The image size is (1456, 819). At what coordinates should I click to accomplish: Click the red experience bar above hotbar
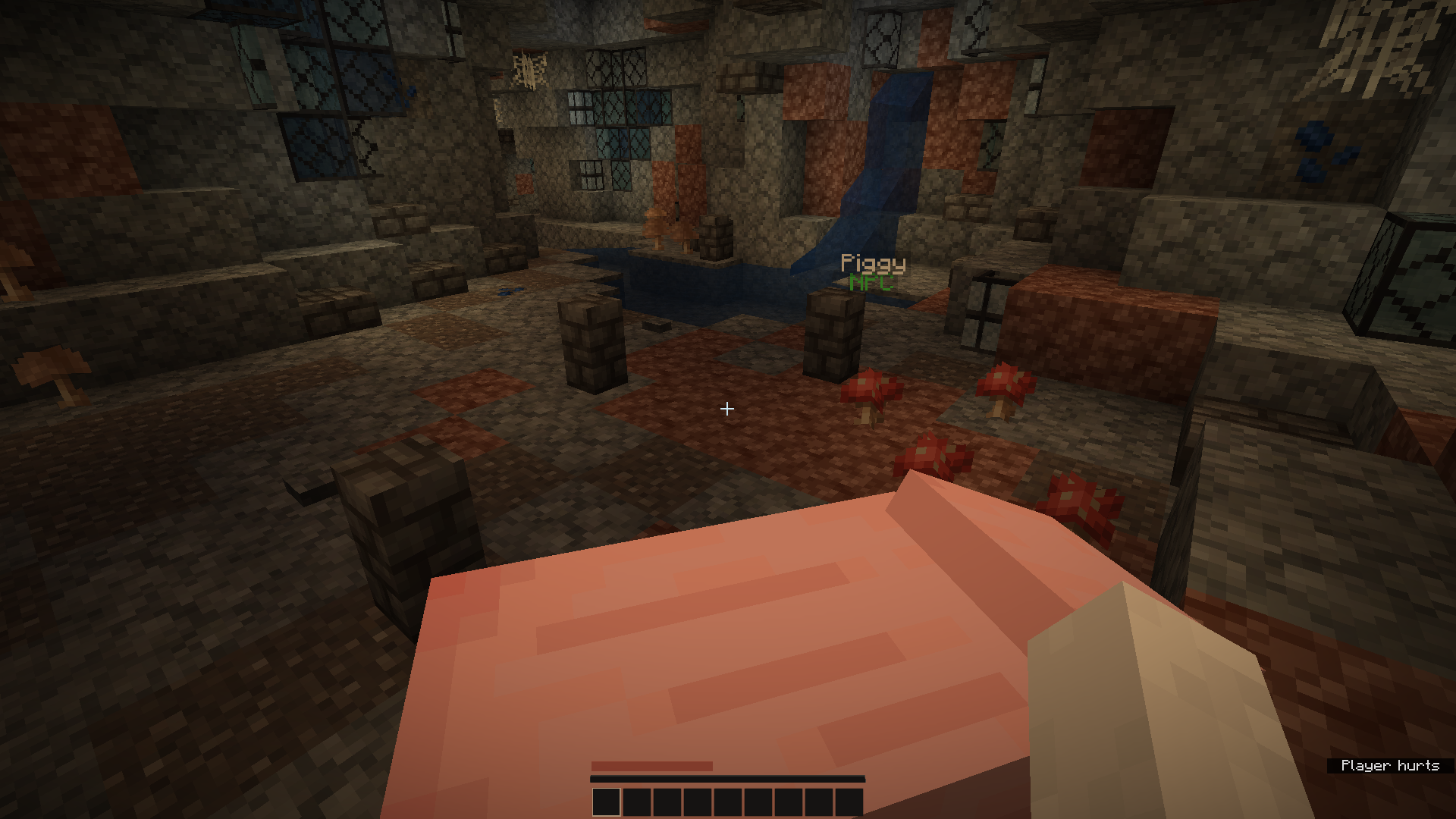(x=652, y=766)
